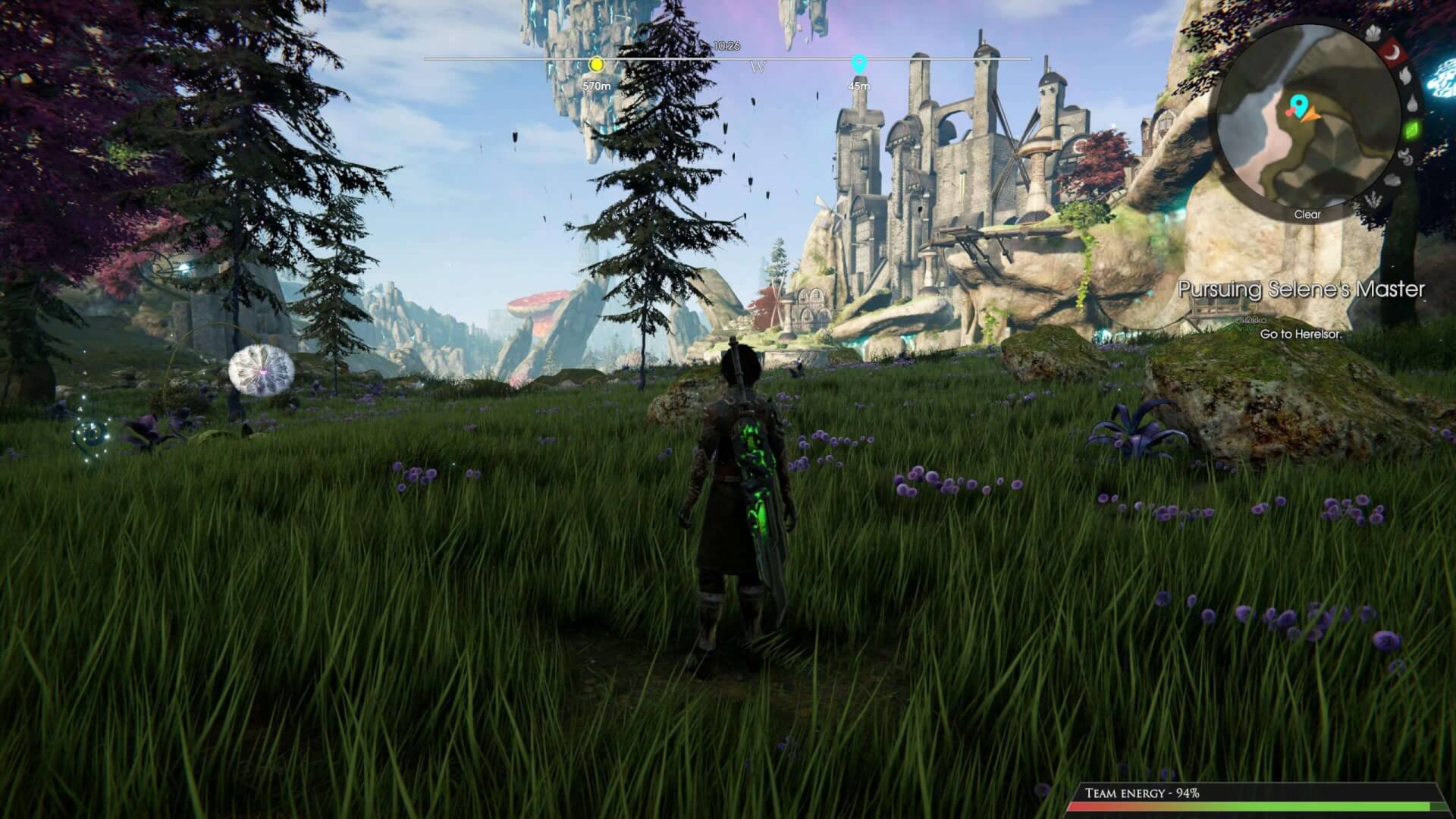Viewport: 1456px width, 819px height.
Task: Click the red crescent moon icon beside minimap
Action: [x=1392, y=52]
